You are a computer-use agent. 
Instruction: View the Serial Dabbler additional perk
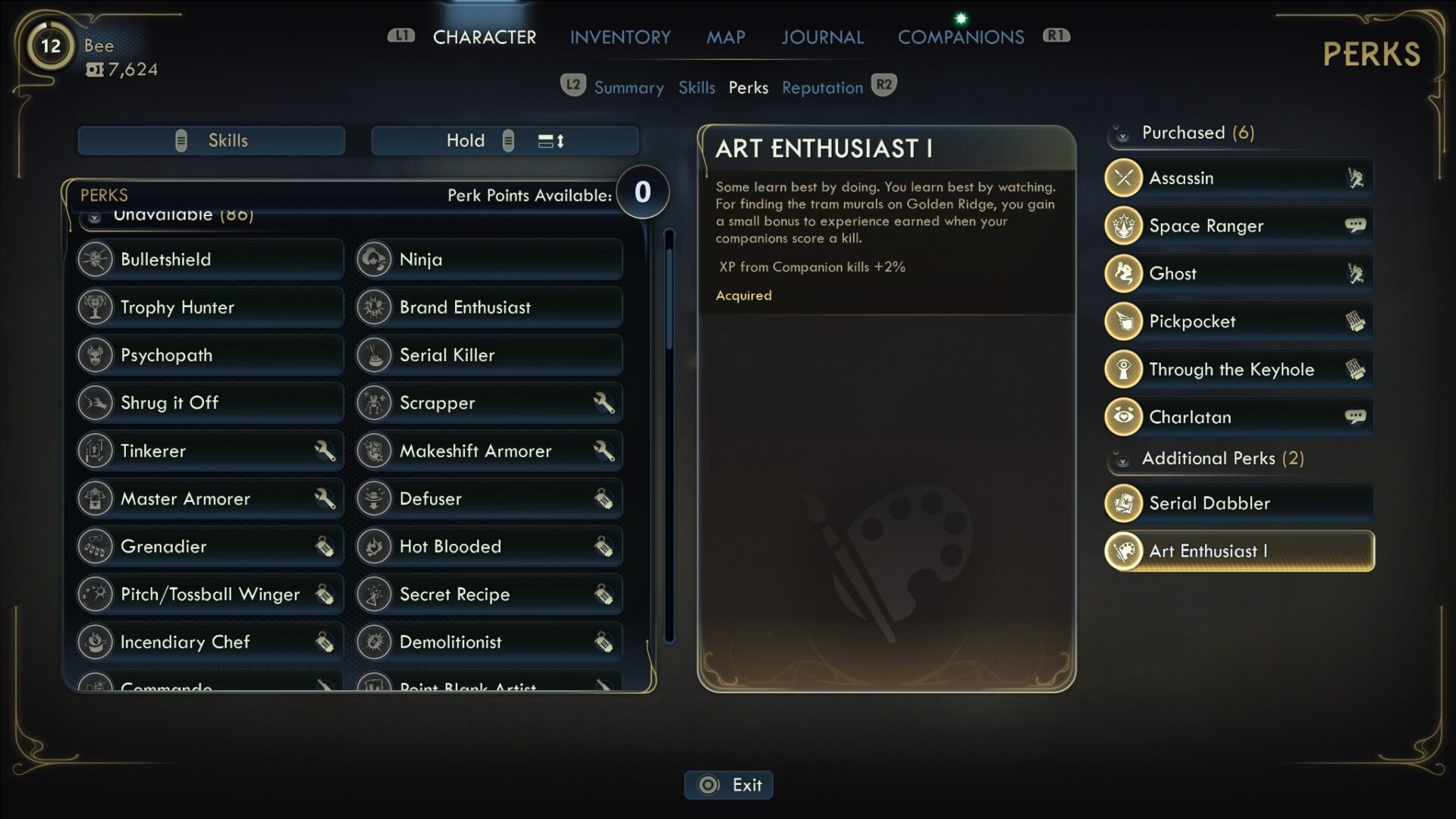point(1238,504)
